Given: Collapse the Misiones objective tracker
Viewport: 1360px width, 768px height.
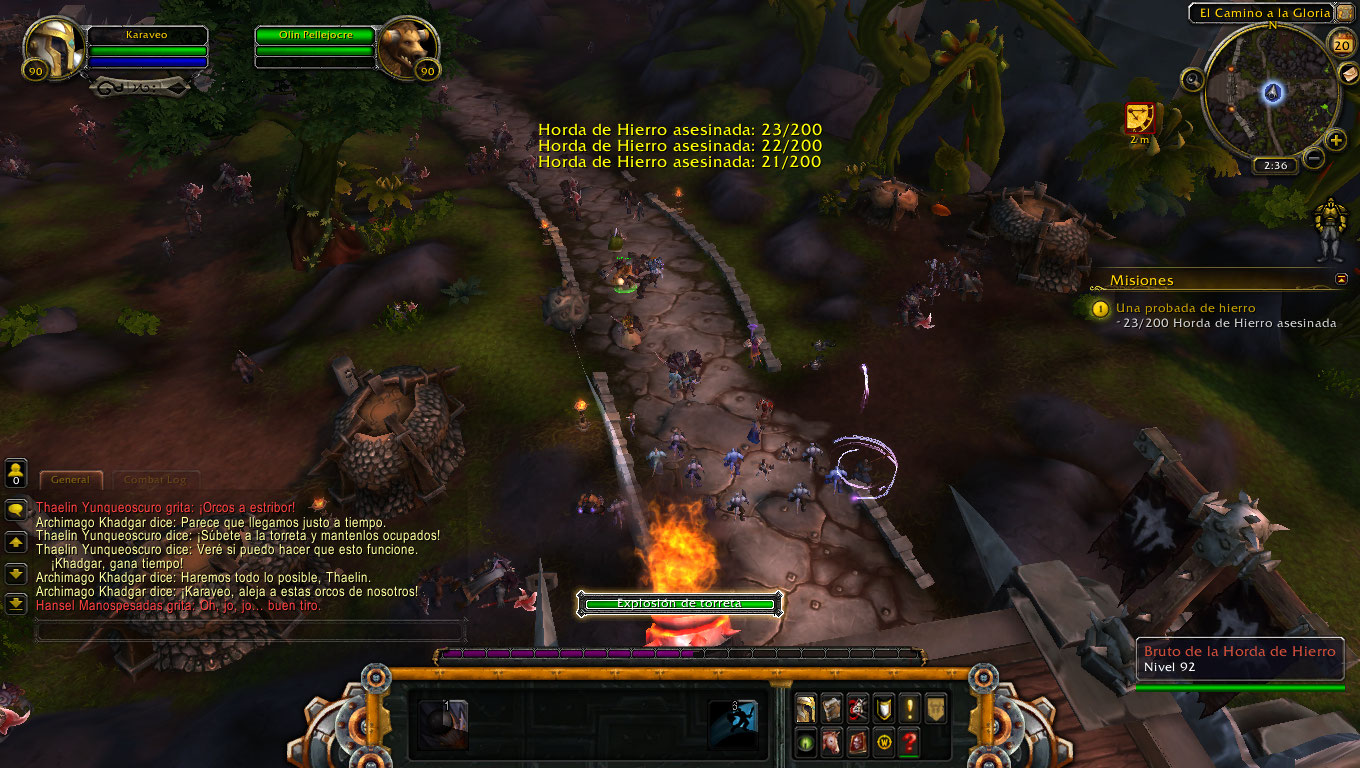Looking at the screenshot, I should [x=1341, y=280].
